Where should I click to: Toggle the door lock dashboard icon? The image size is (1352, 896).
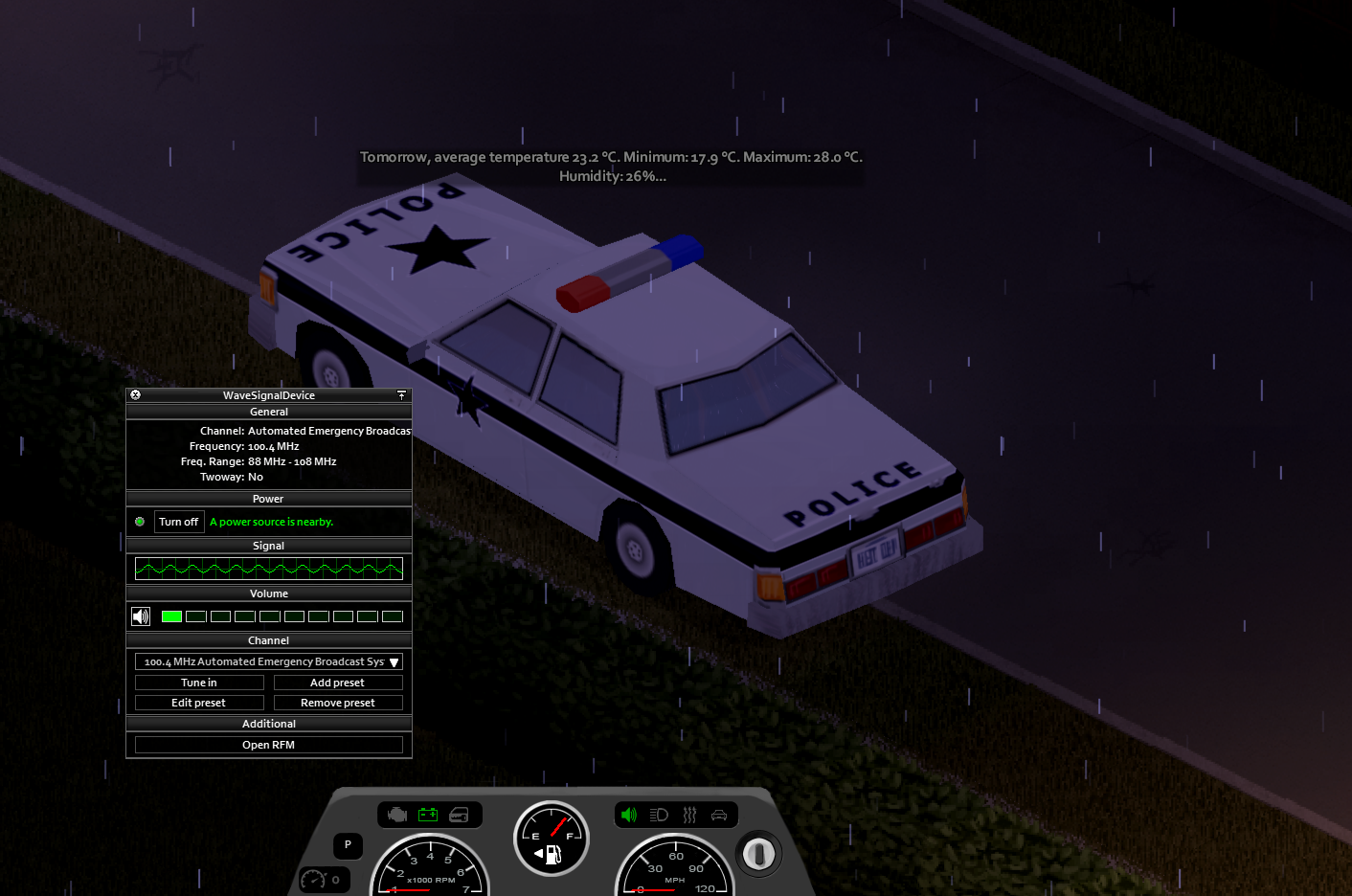point(460,815)
